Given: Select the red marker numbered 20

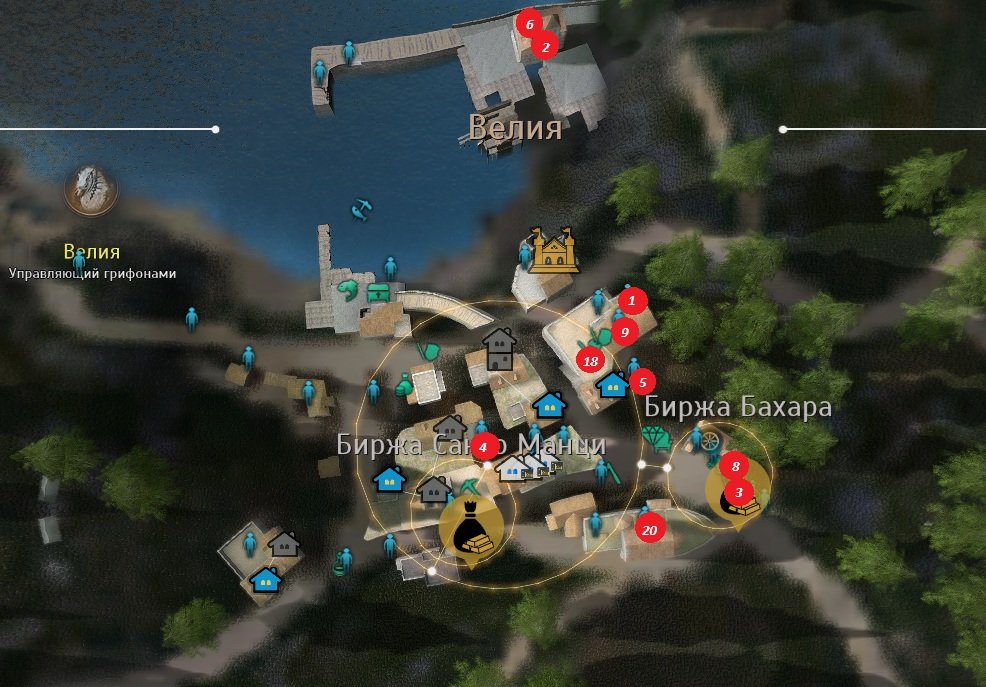Looking at the screenshot, I should (x=649, y=530).
